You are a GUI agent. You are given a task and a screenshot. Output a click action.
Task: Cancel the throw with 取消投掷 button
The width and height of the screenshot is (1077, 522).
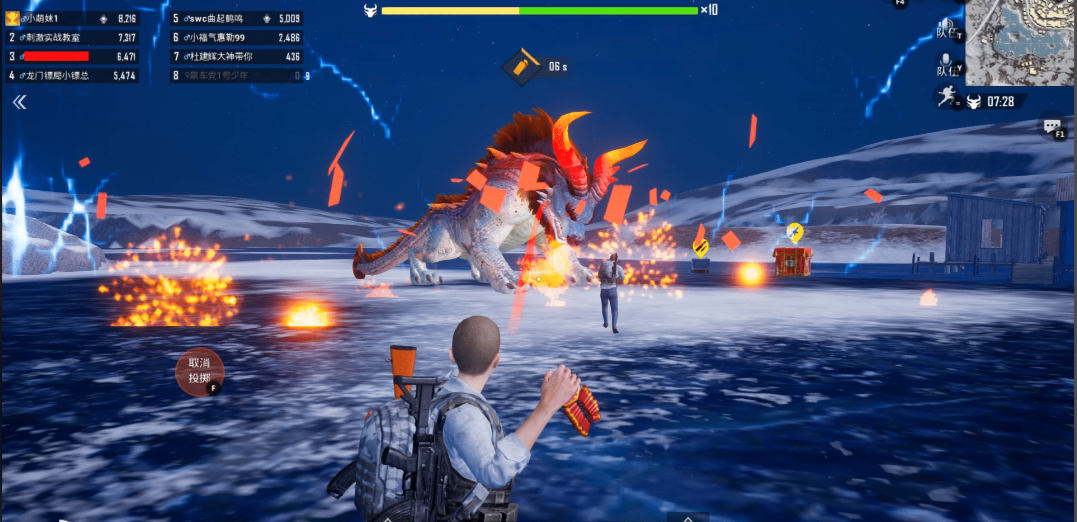(x=199, y=371)
